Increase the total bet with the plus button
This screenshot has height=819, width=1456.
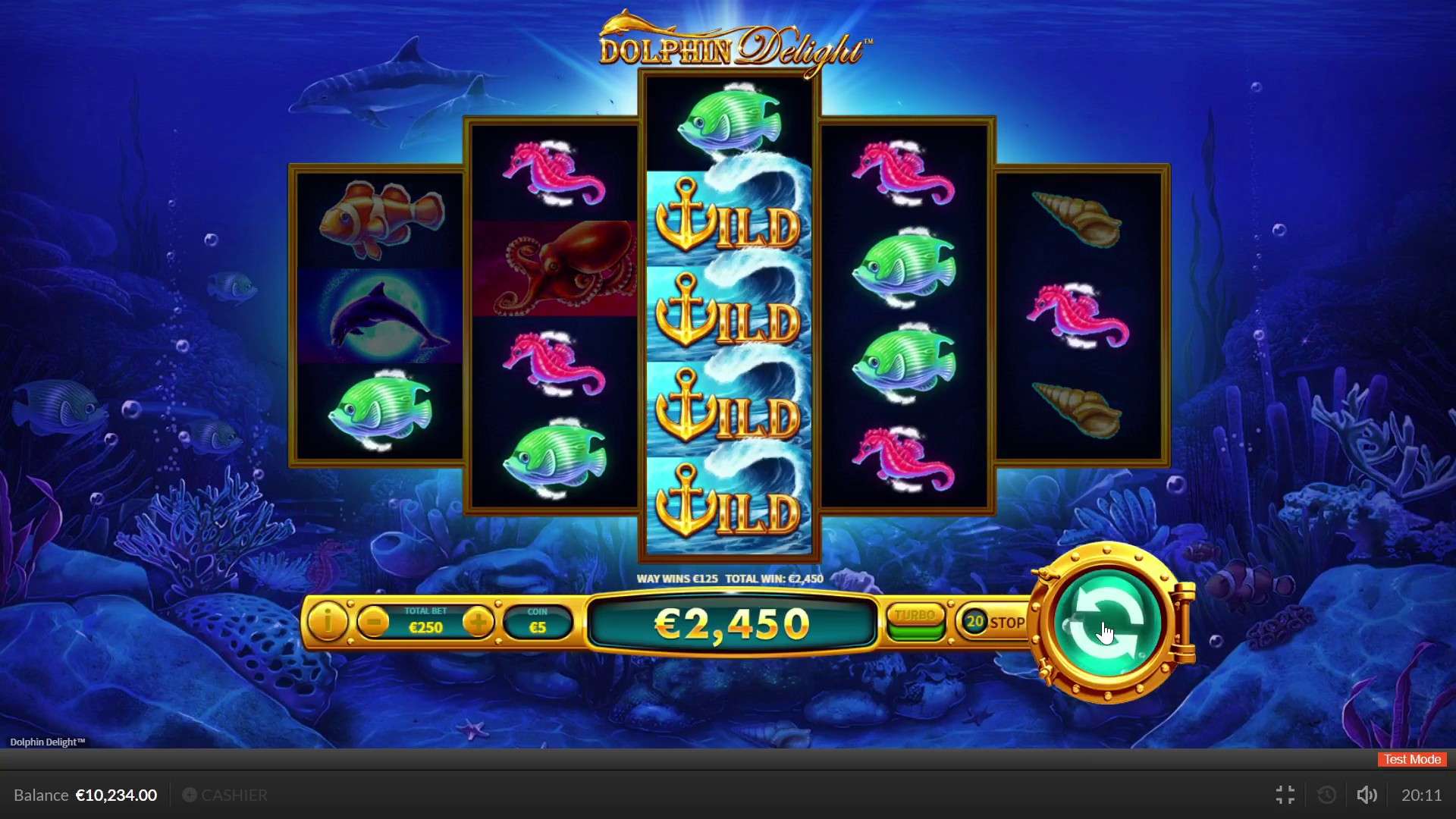coord(479,619)
